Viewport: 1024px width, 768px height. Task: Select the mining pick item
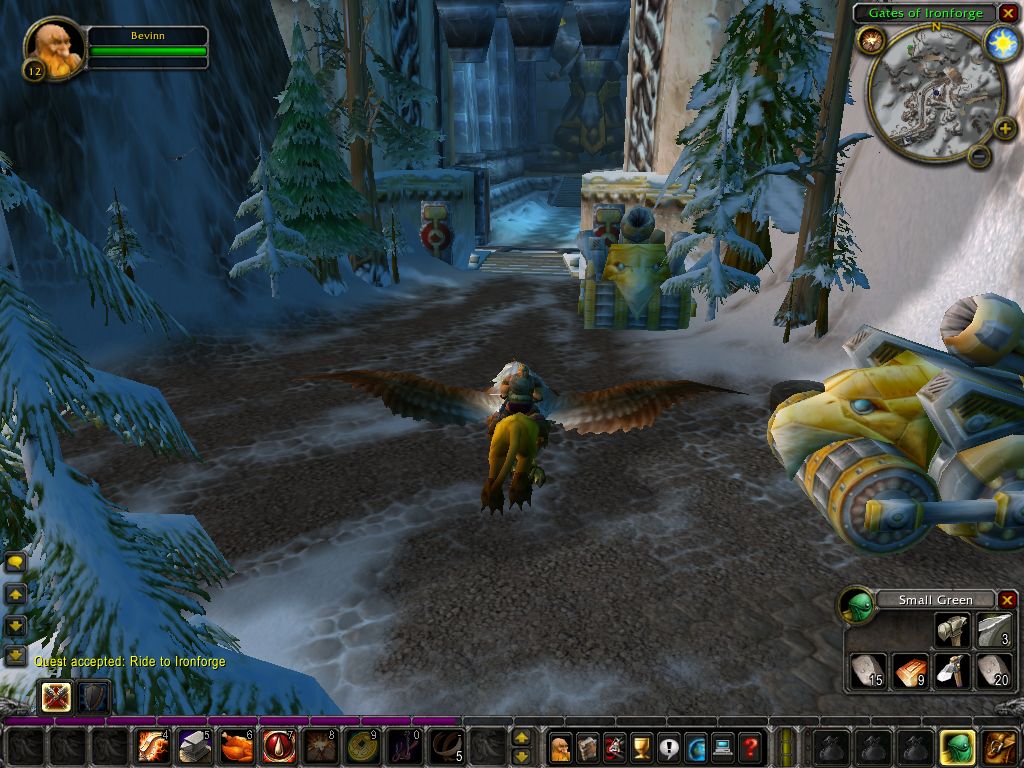(x=952, y=670)
